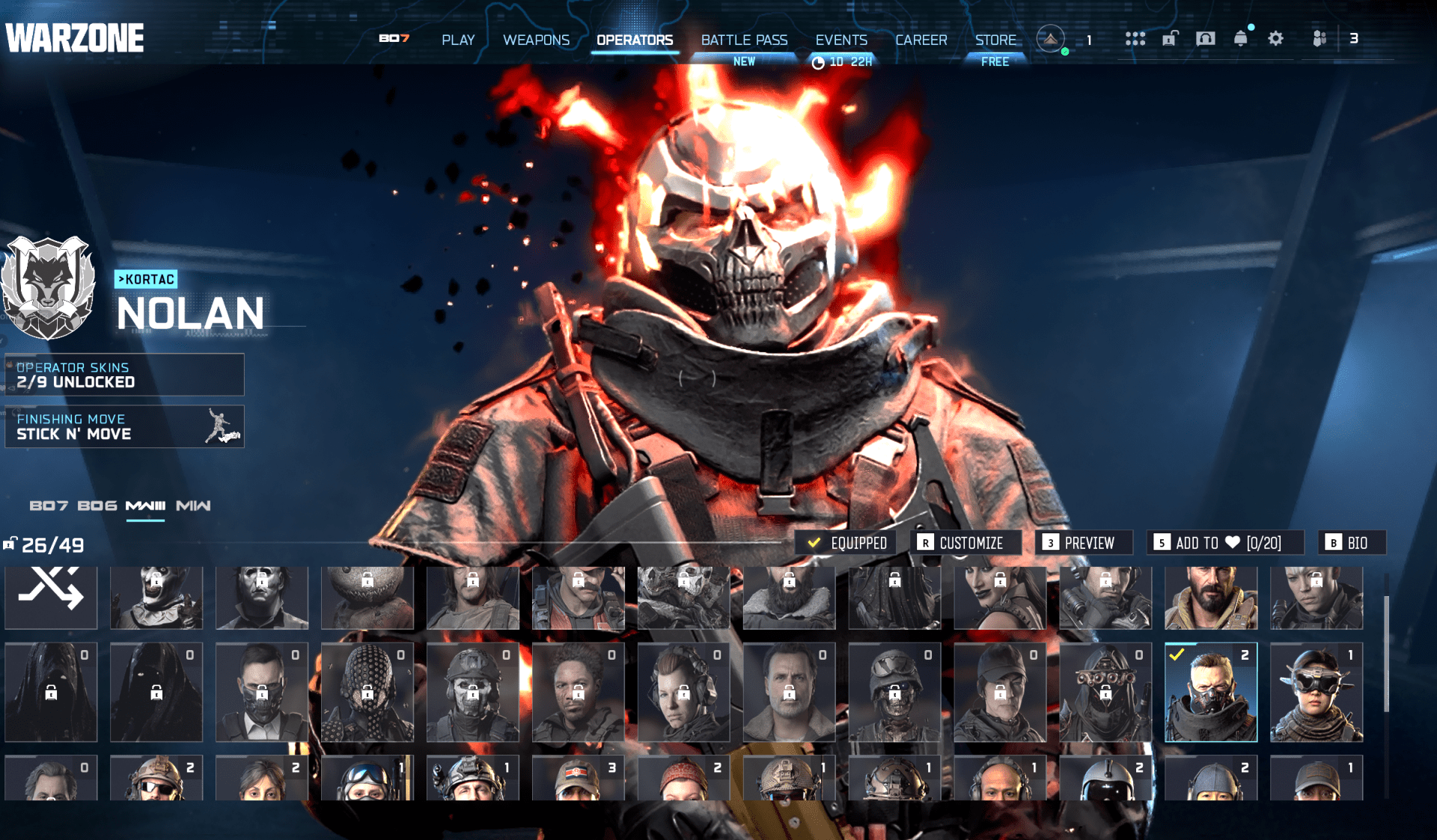The image size is (1437, 840).
Task: Select the equipped operator thumbnail with yellow checkmark
Action: (x=1209, y=692)
